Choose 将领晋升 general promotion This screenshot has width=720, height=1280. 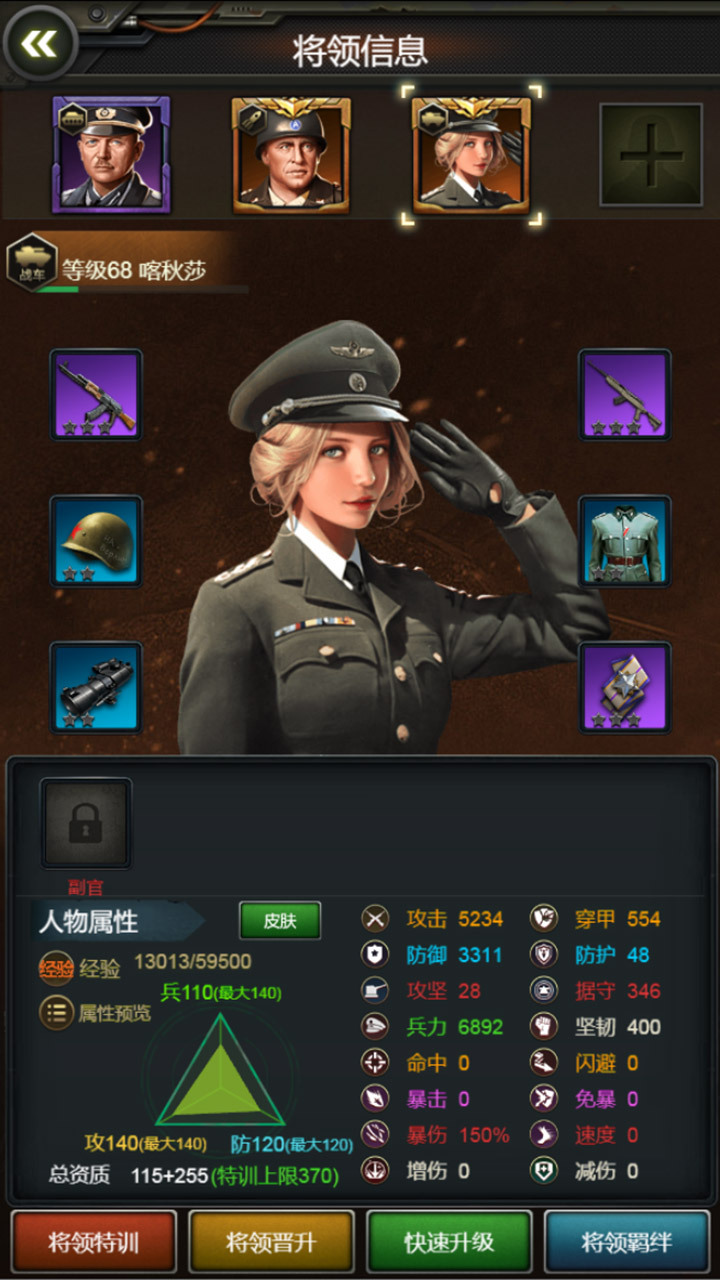[271, 1242]
